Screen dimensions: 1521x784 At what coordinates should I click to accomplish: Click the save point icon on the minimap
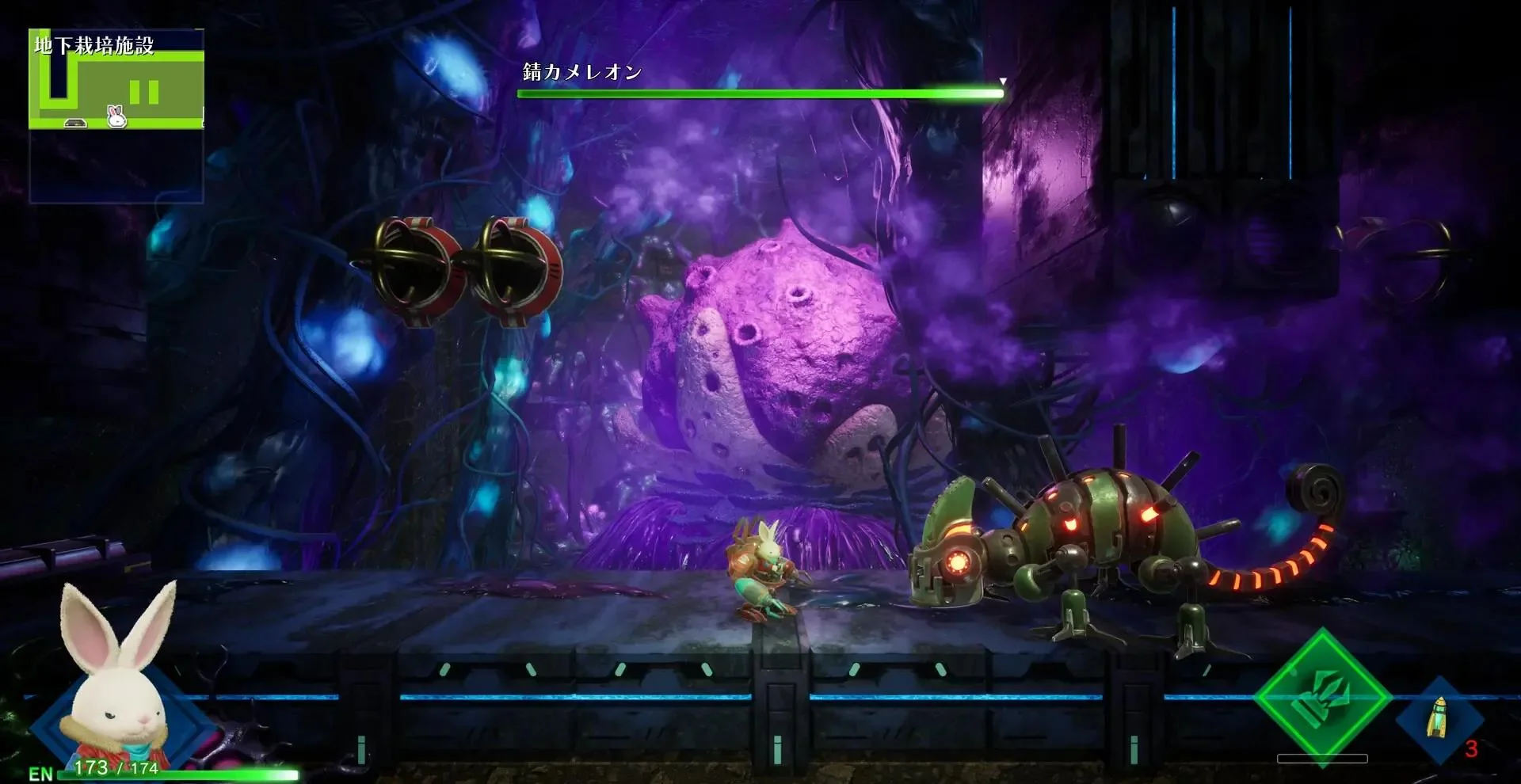pyautogui.click(x=75, y=121)
